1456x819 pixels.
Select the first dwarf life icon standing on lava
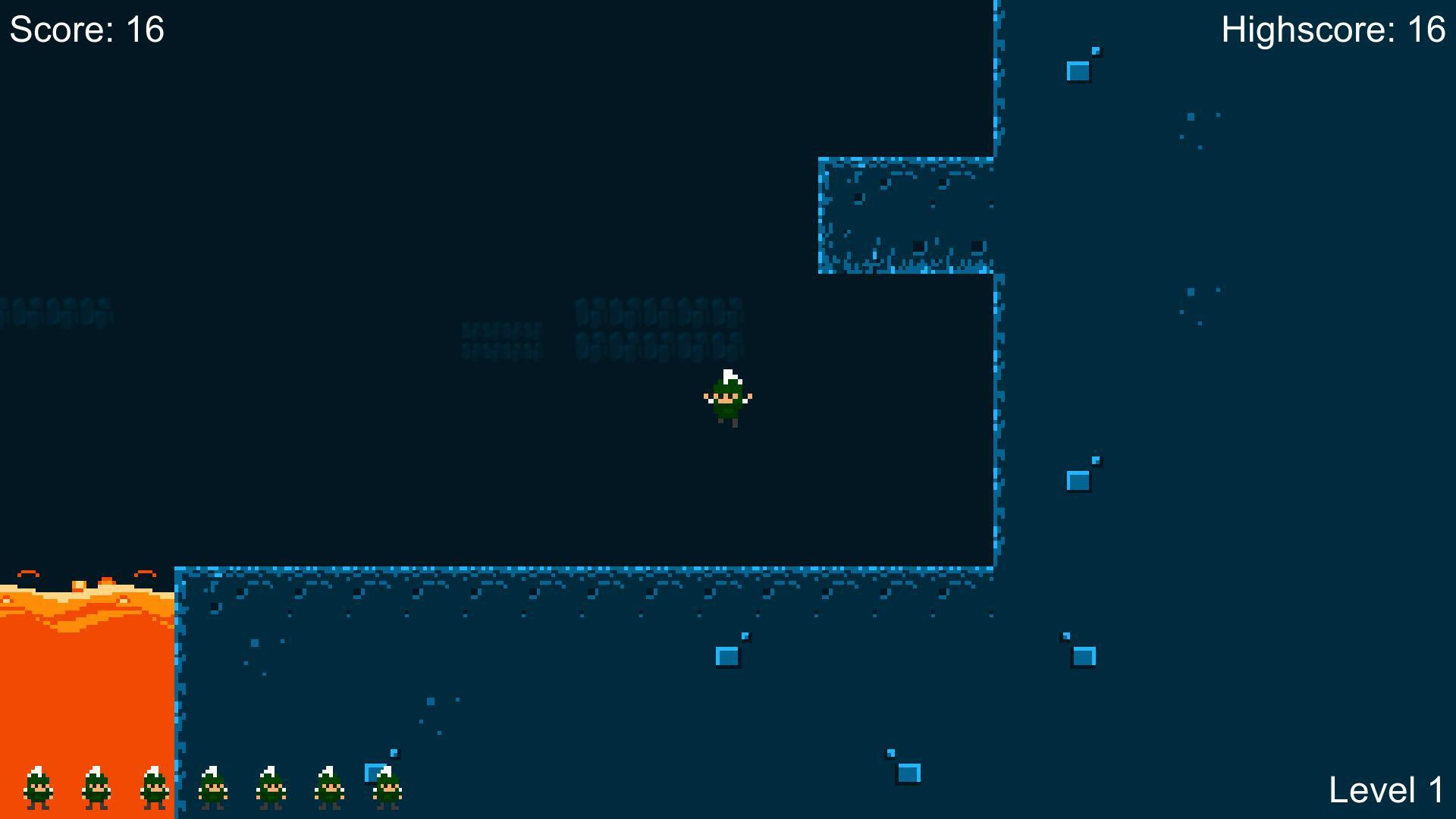tap(36, 789)
